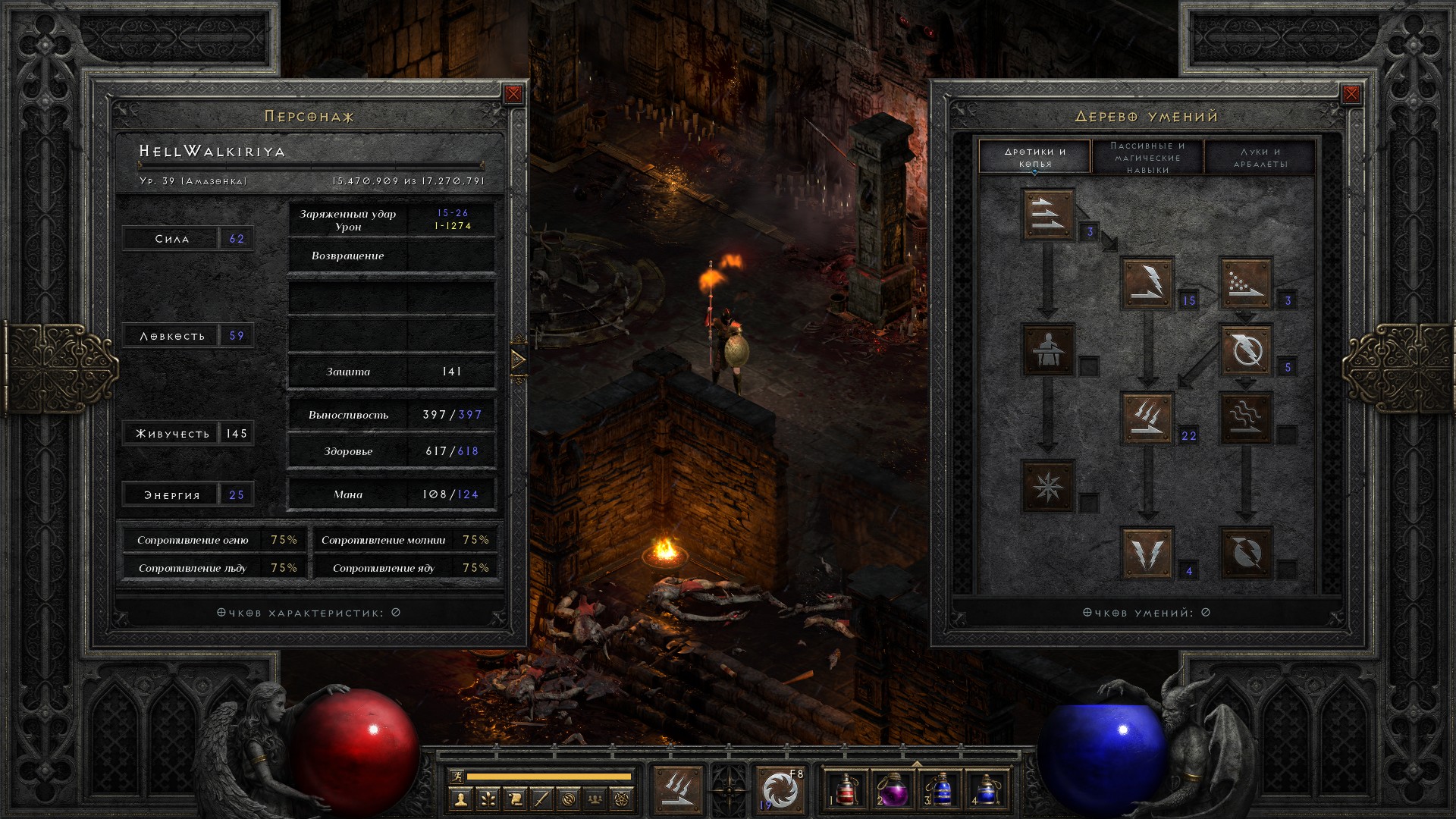The width and height of the screenshot is (1456, 819).
Task: Choose the Poison Javelin dotted trail skill
Action: click(x=1245, y=283)
